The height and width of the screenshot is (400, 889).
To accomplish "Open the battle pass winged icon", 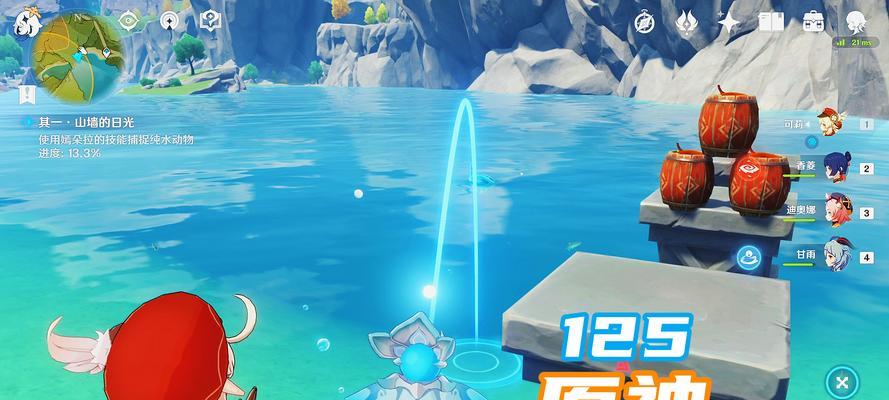I will [x=686, y=22].
